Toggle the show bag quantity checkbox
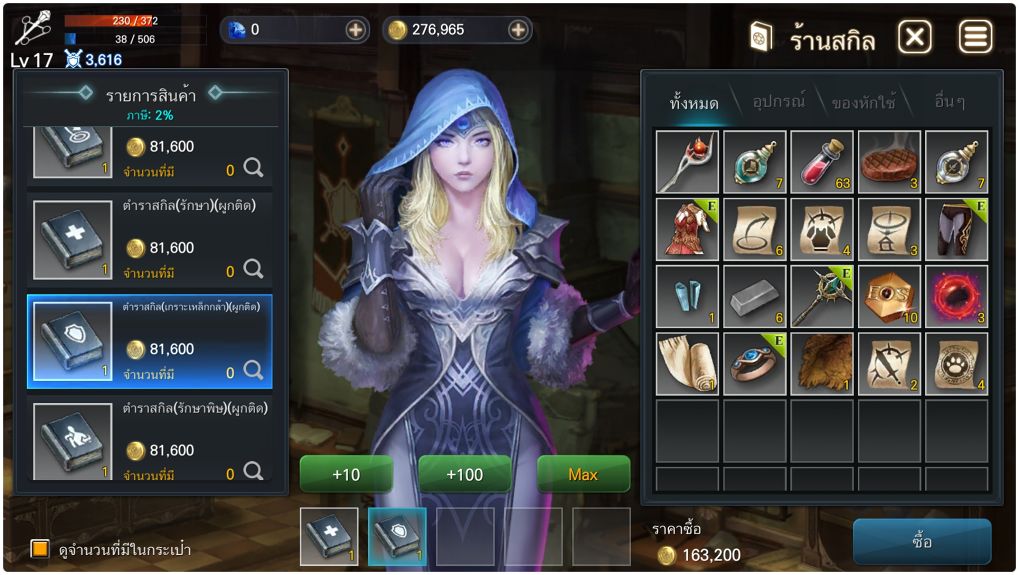Image resolution: width=1019 pixels, height=575 pixels. (40, 549)
